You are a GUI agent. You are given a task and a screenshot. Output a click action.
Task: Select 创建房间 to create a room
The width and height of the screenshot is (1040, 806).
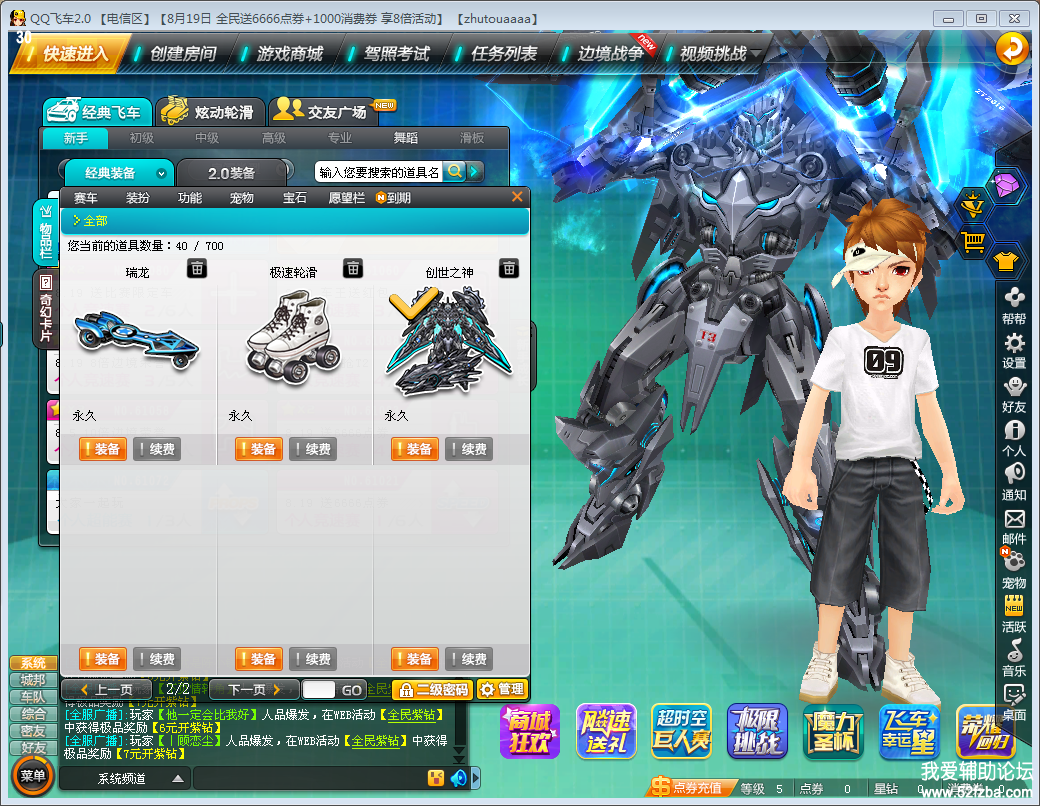(x=182, y=53)
